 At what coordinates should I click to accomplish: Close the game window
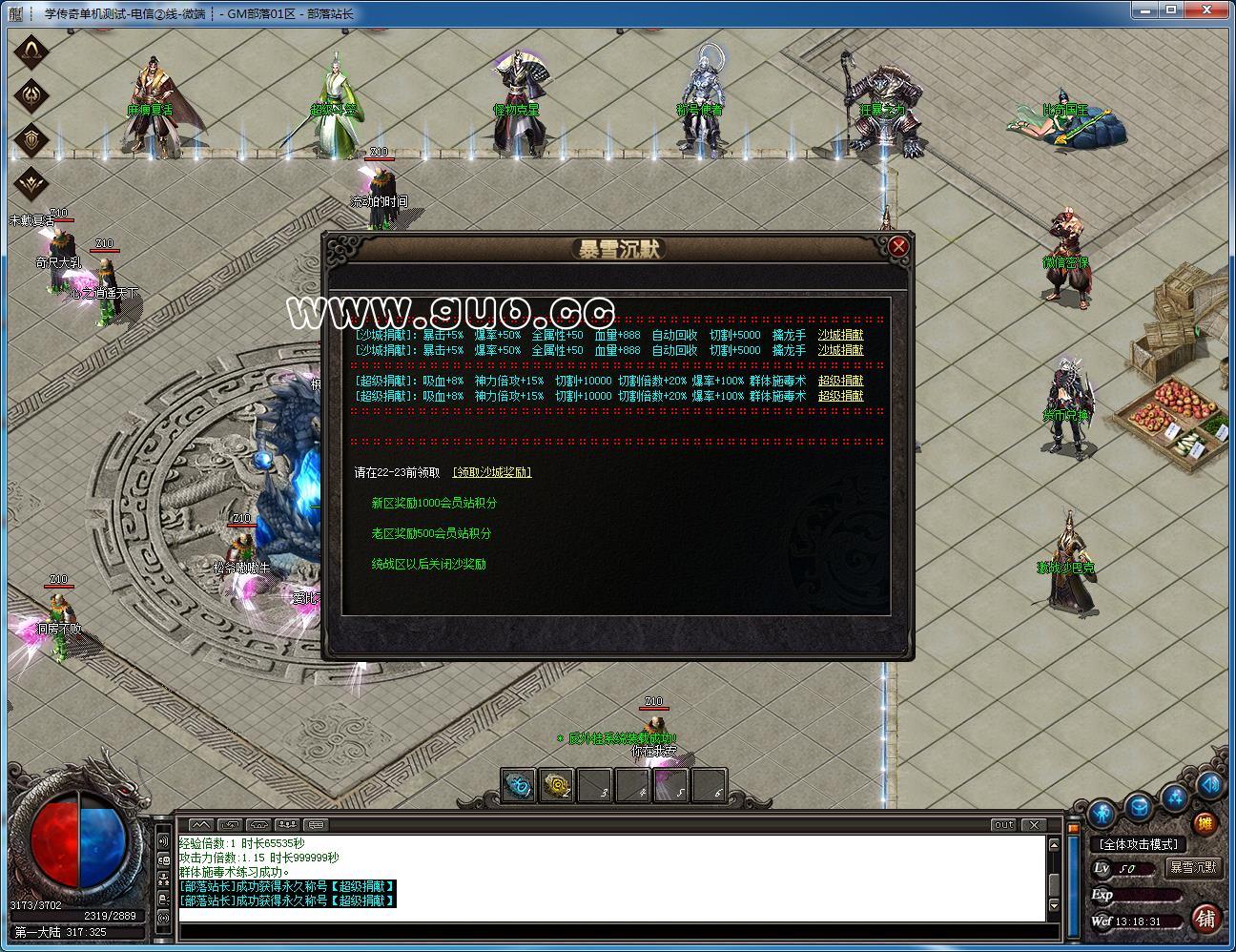tap(1209, 11)
